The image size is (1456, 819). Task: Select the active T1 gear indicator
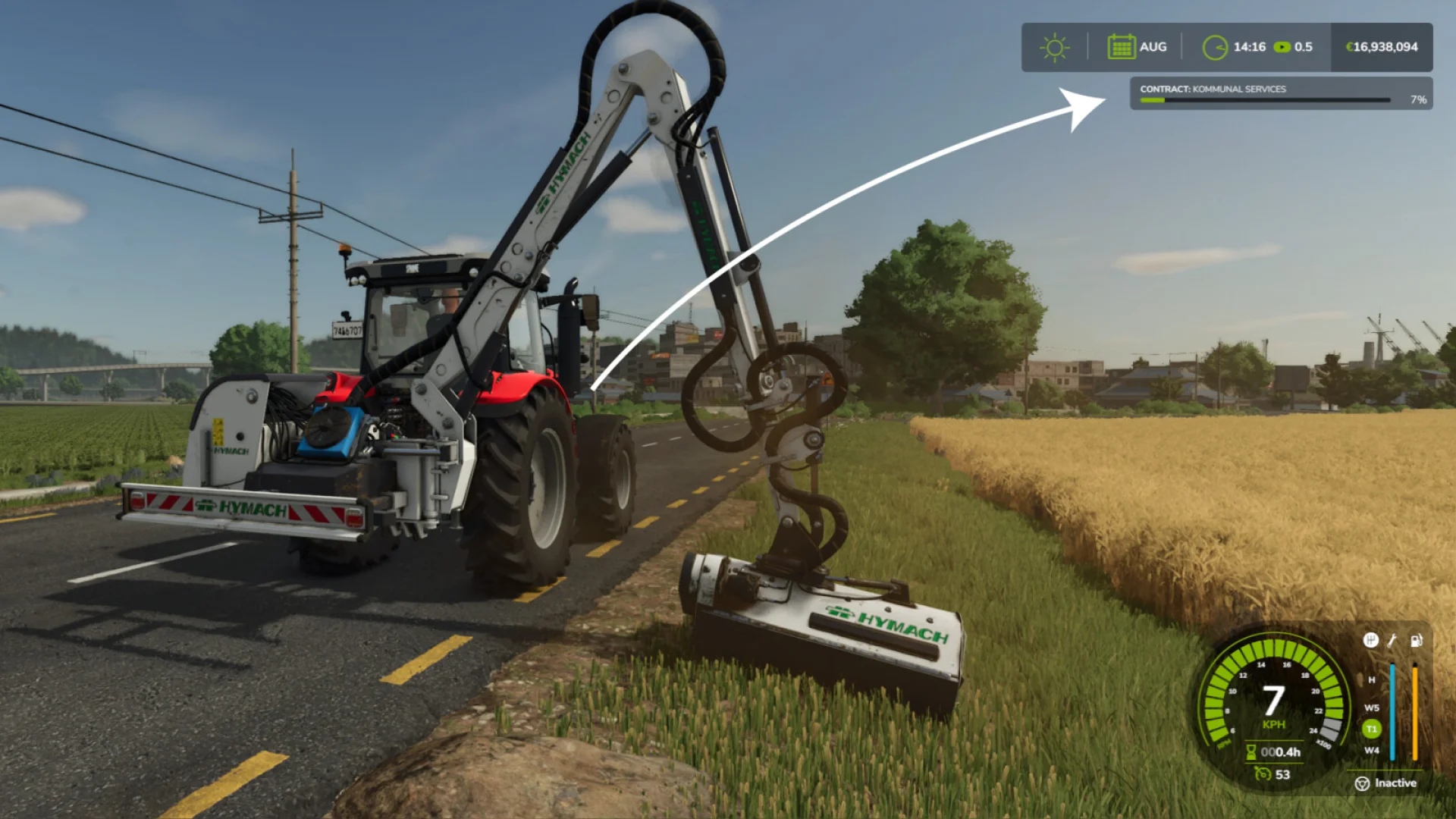tap(1371, 729)
